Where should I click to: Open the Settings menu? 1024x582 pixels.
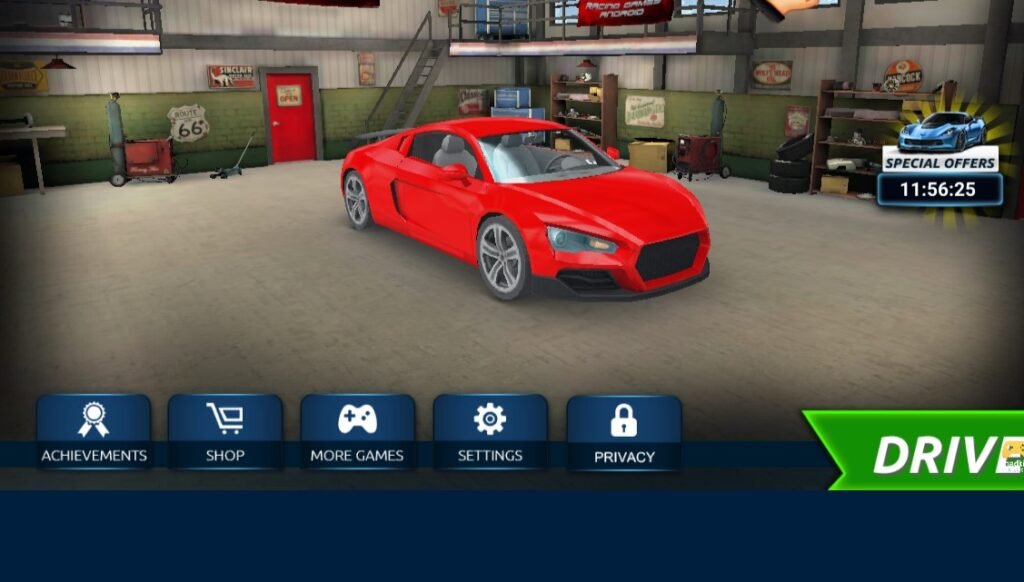(490, 432)
